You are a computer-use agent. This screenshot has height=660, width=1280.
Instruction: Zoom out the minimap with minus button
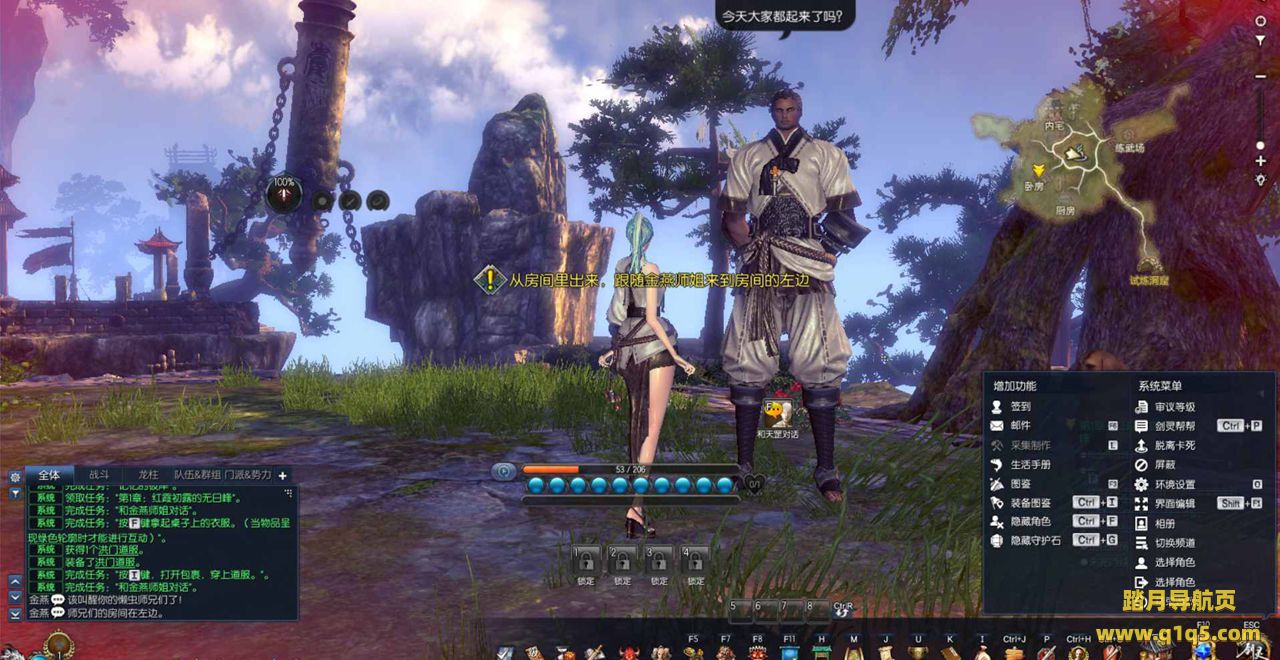[1260, 76]
